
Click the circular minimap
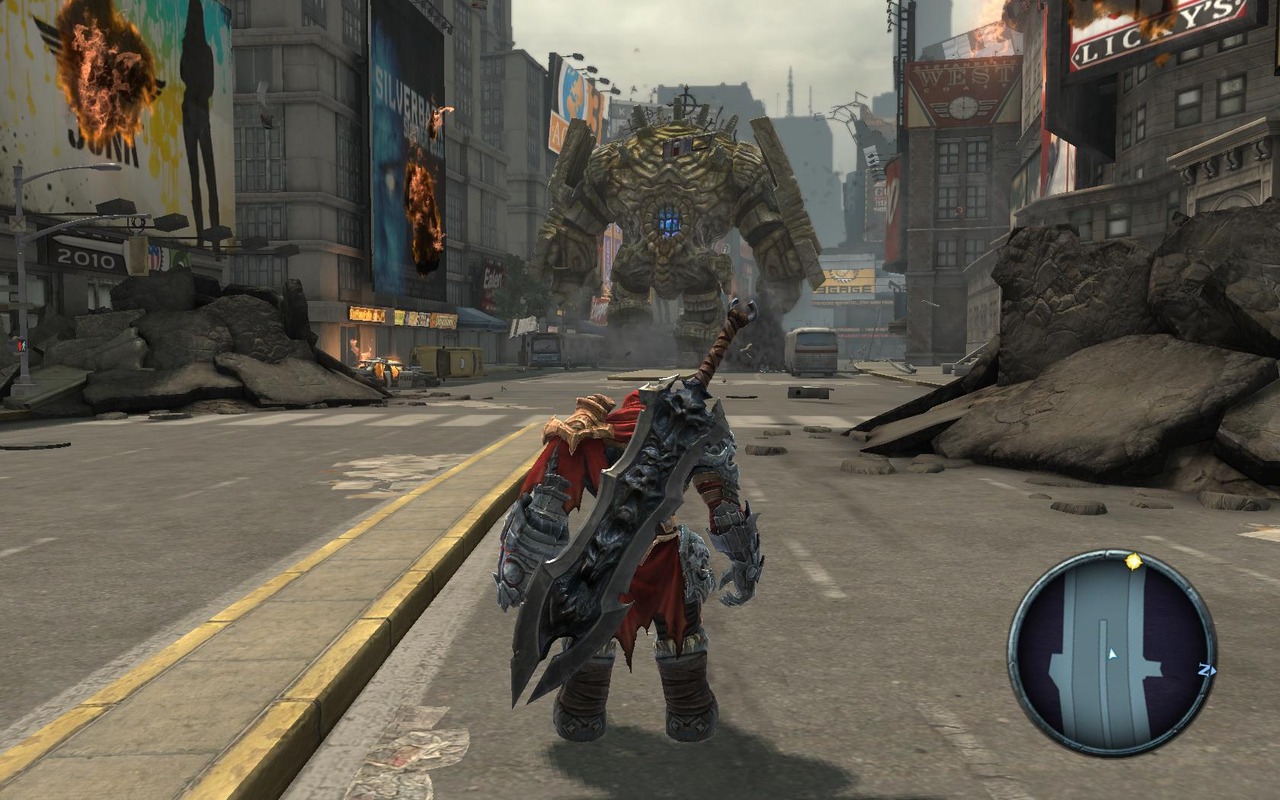click(x=1111, y=652)
